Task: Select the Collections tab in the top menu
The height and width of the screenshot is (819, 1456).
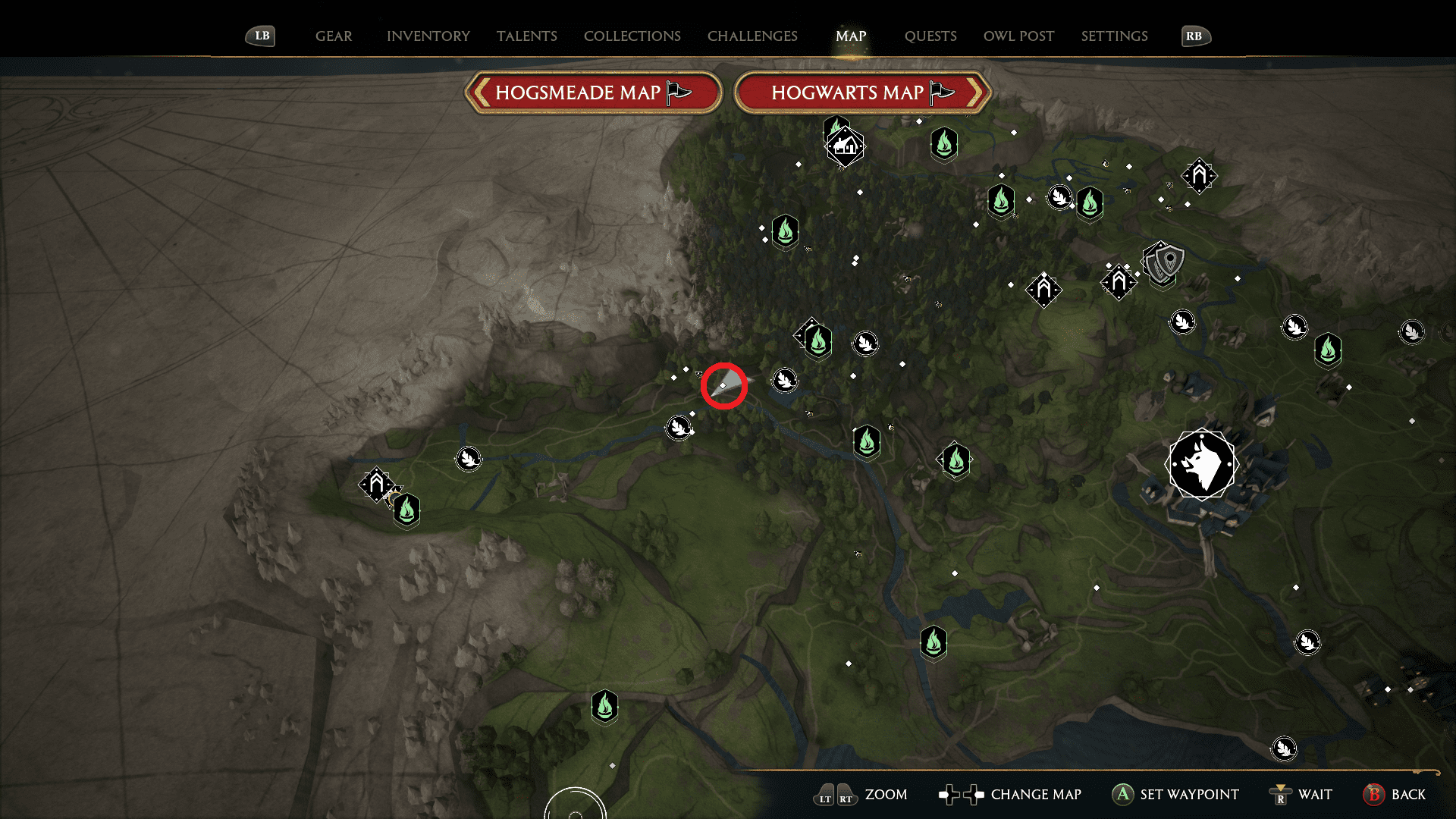Action: pyautogui.click(x=632, y=36)
